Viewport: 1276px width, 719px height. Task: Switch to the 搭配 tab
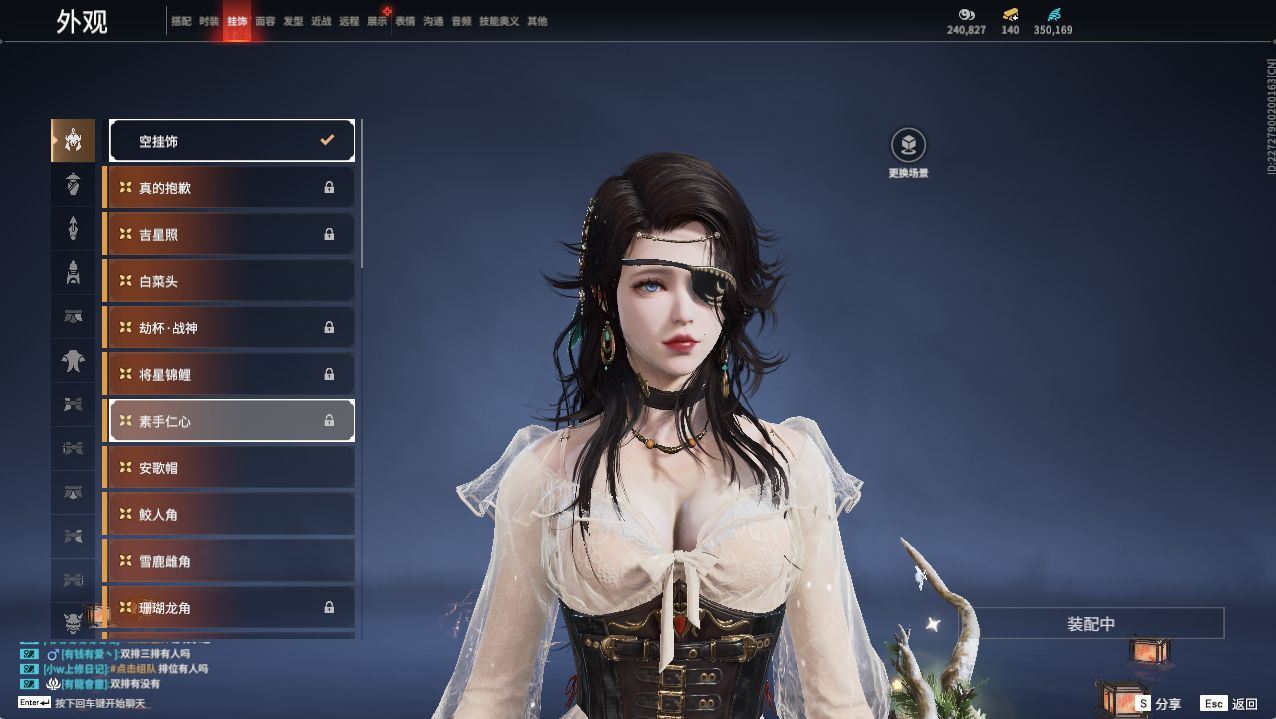pos(181,21)
